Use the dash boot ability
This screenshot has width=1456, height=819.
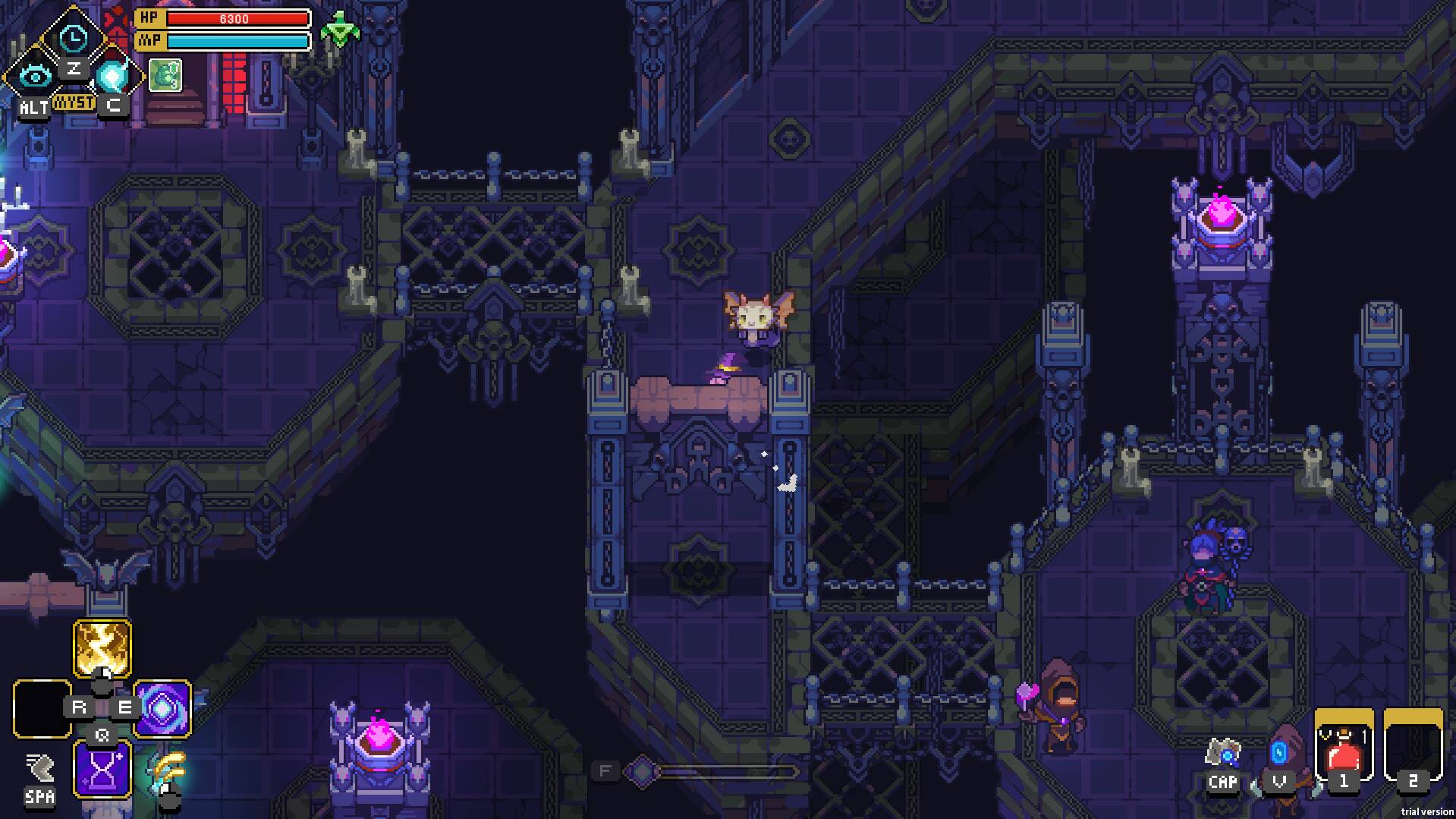click(39, 768)
